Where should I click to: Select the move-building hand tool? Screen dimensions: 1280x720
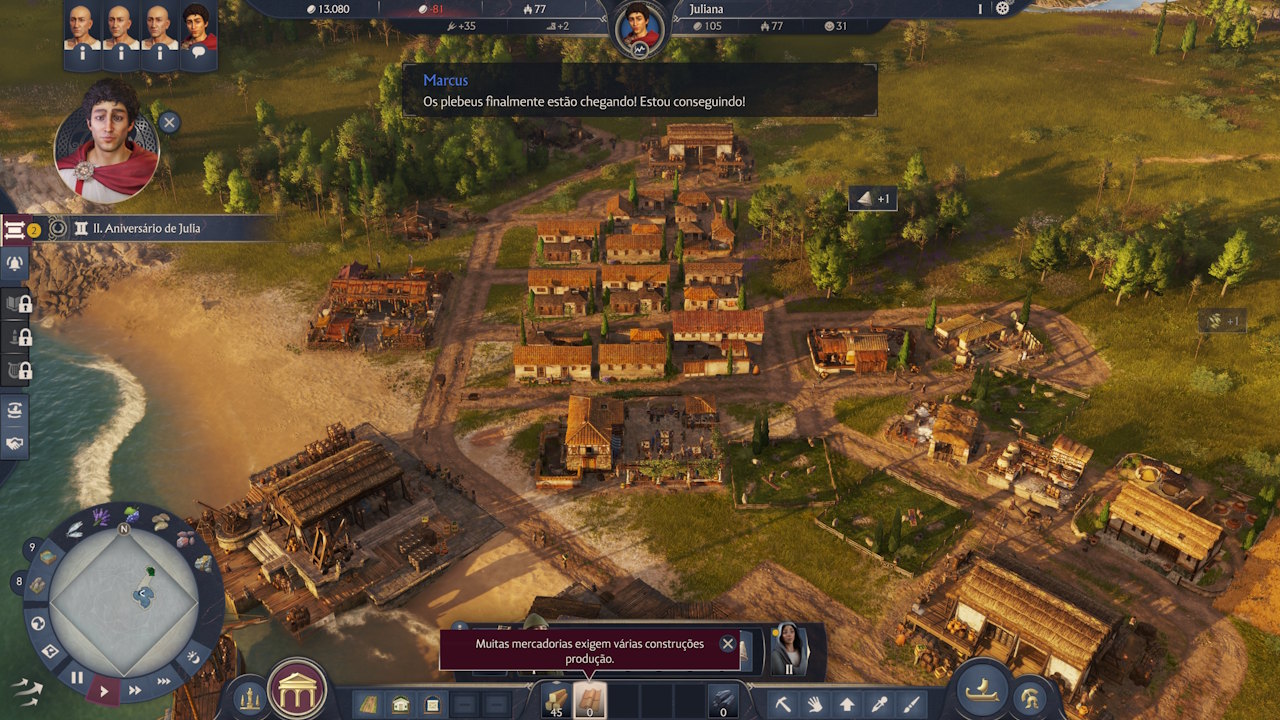tap(815, 704)
